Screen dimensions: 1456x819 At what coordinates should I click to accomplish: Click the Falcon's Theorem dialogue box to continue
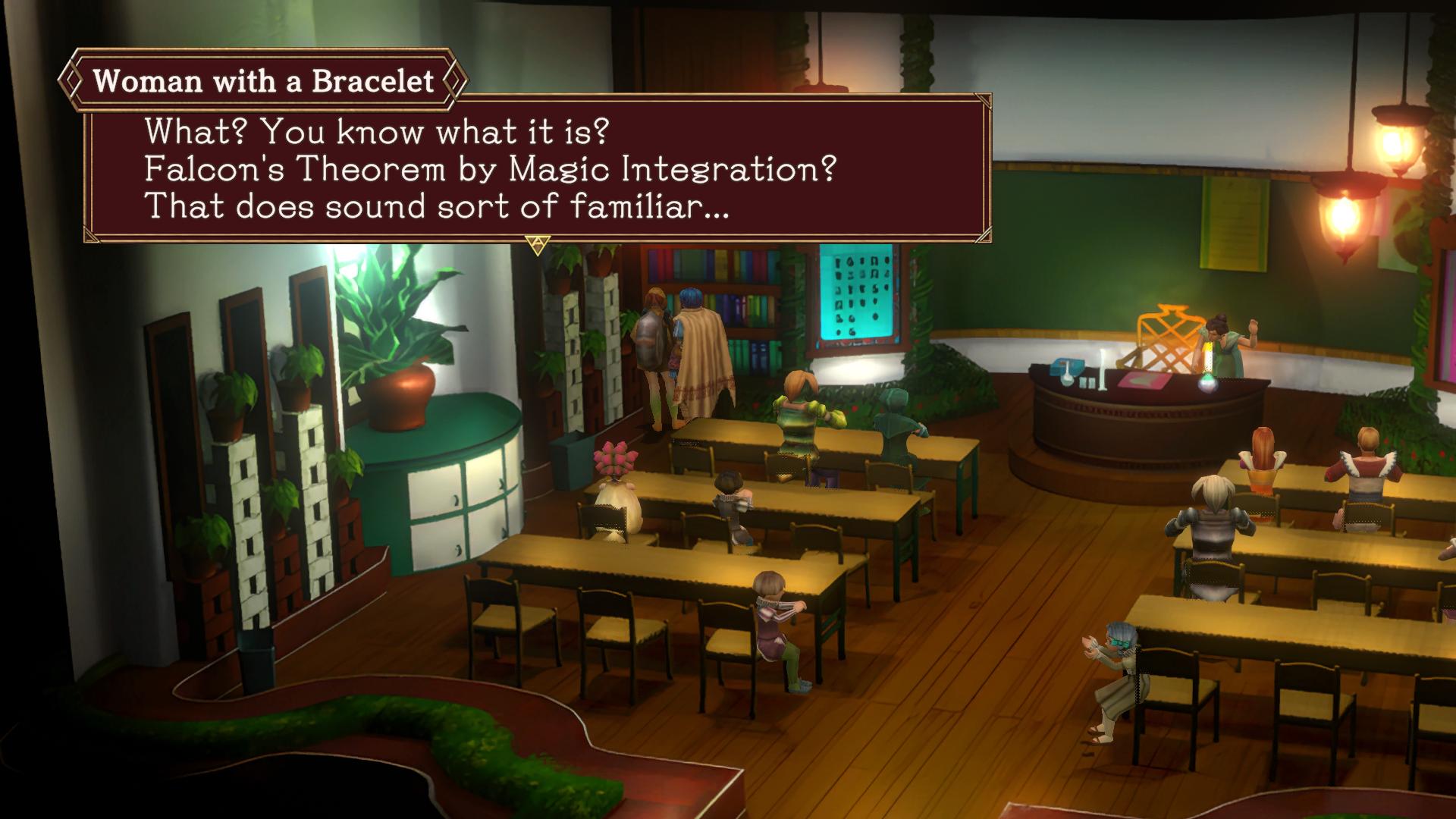pyautogui.click(x=537, y=168)
